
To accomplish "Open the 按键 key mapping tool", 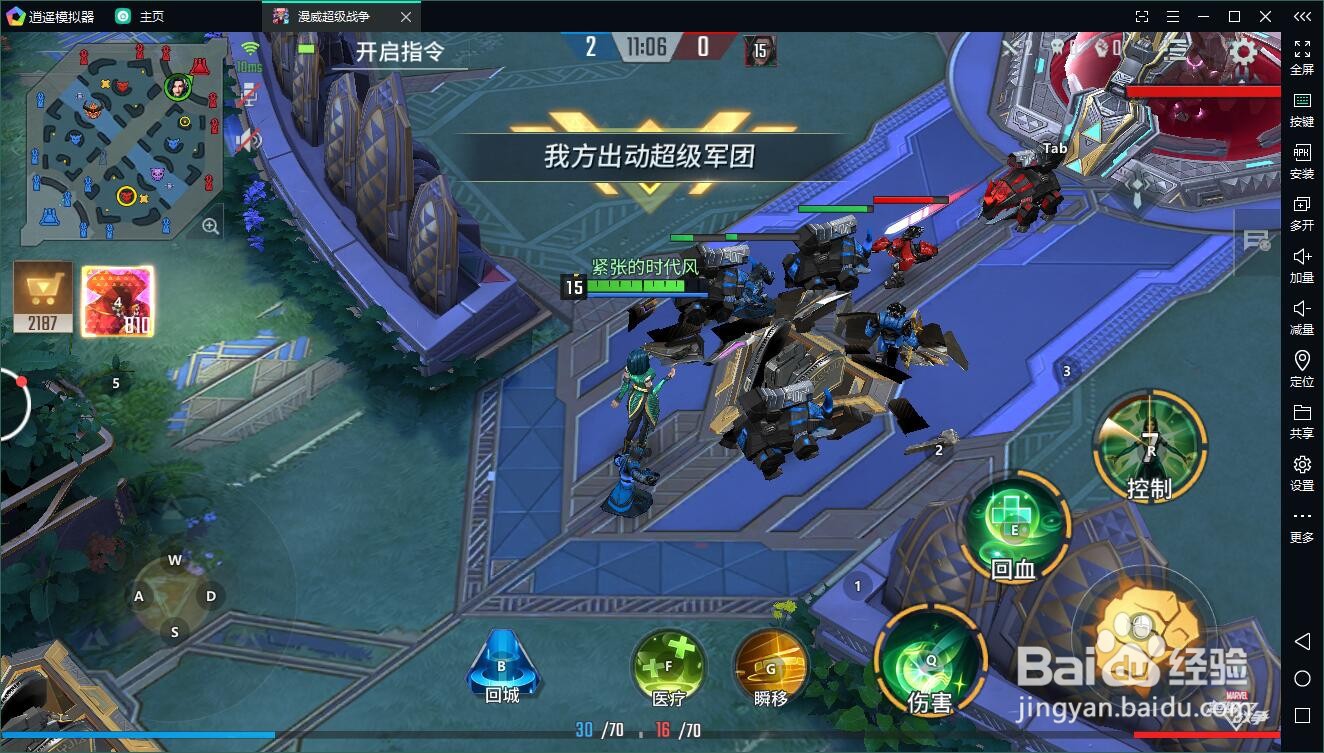I will pyautogui.click(x=1301, y=110).
